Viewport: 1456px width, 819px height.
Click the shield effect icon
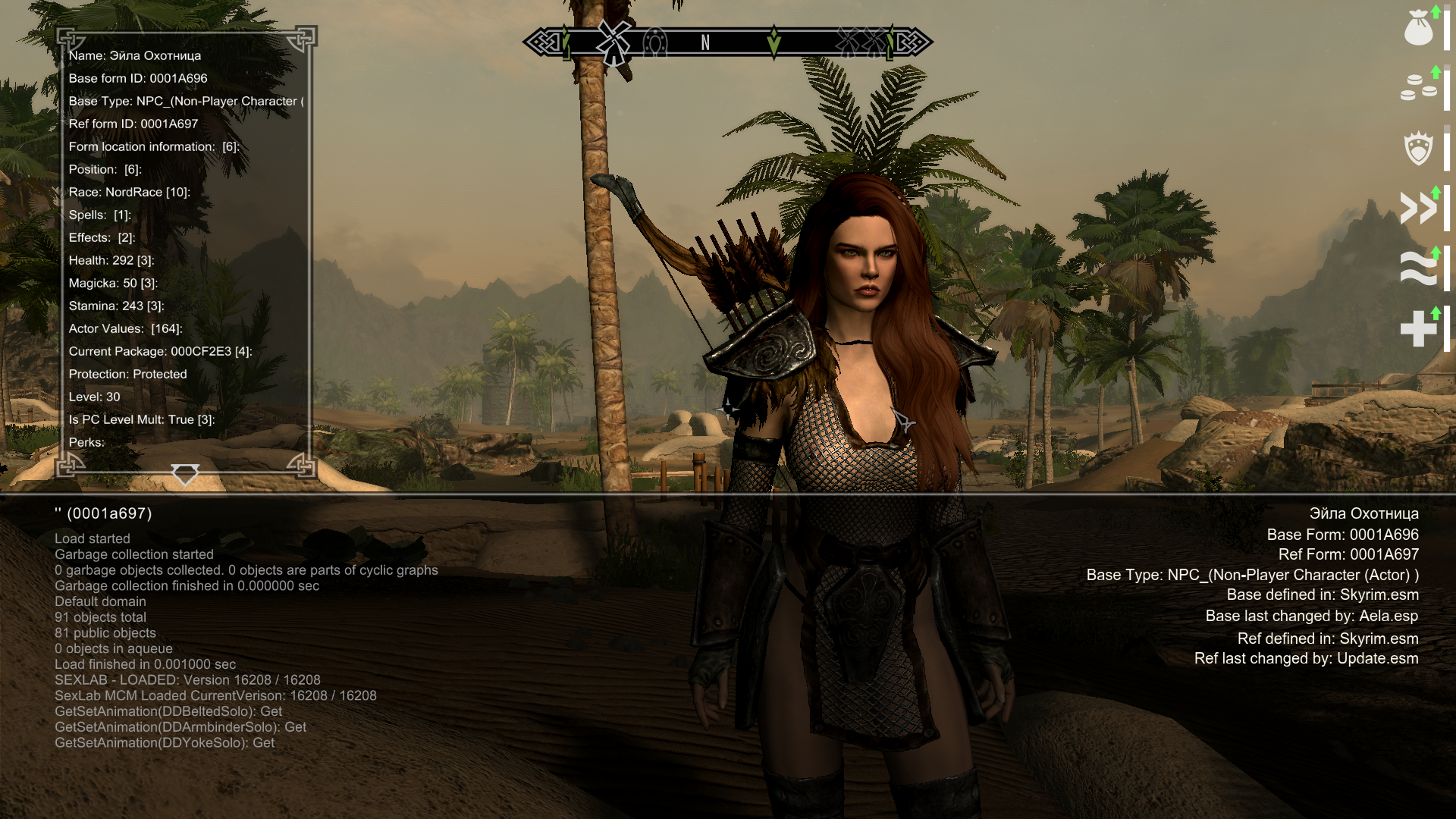(x=1418, y=148)
